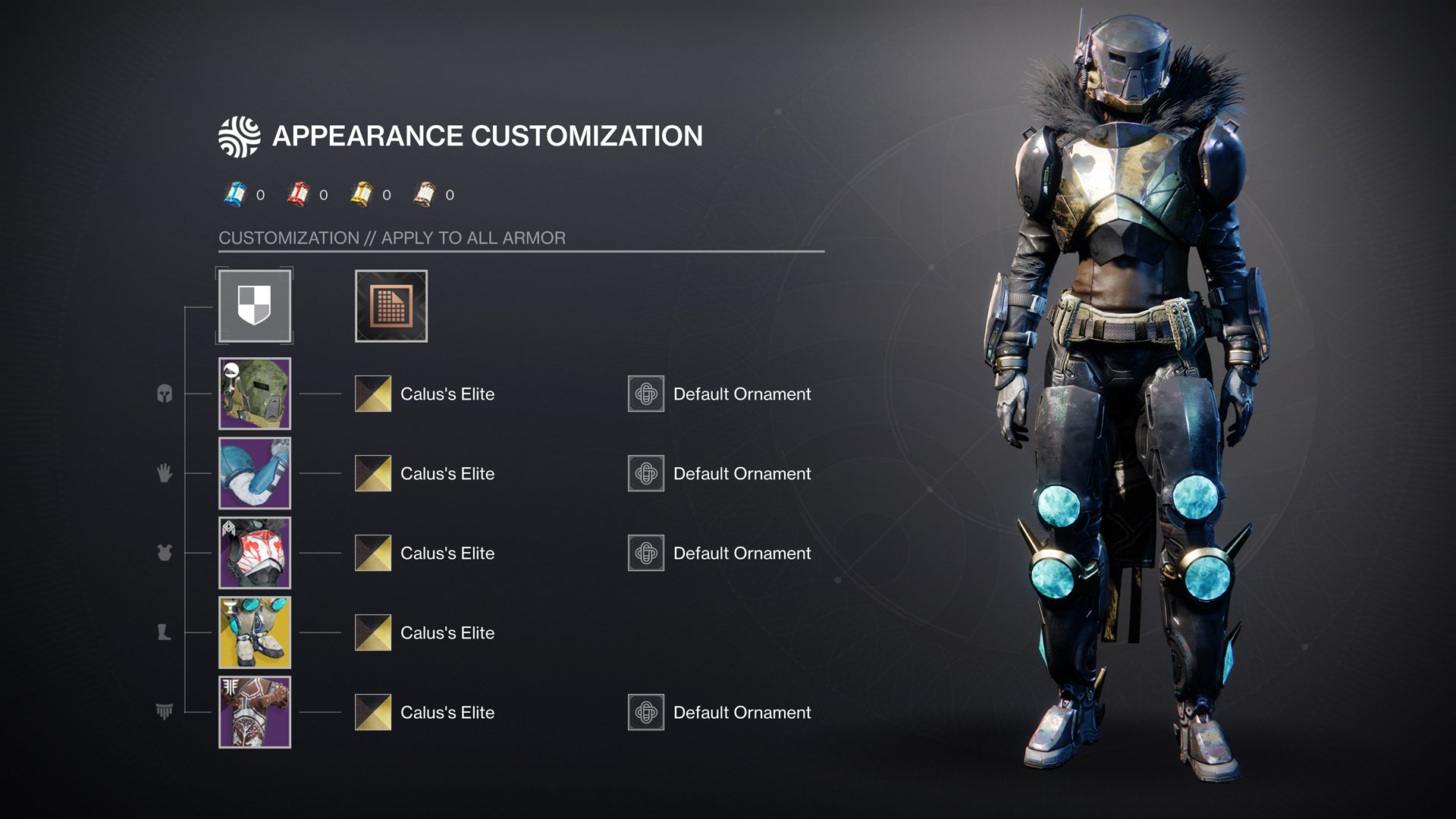
Task: Choose the blue gauntlets armor slot
Action: (x=254, y=473)
